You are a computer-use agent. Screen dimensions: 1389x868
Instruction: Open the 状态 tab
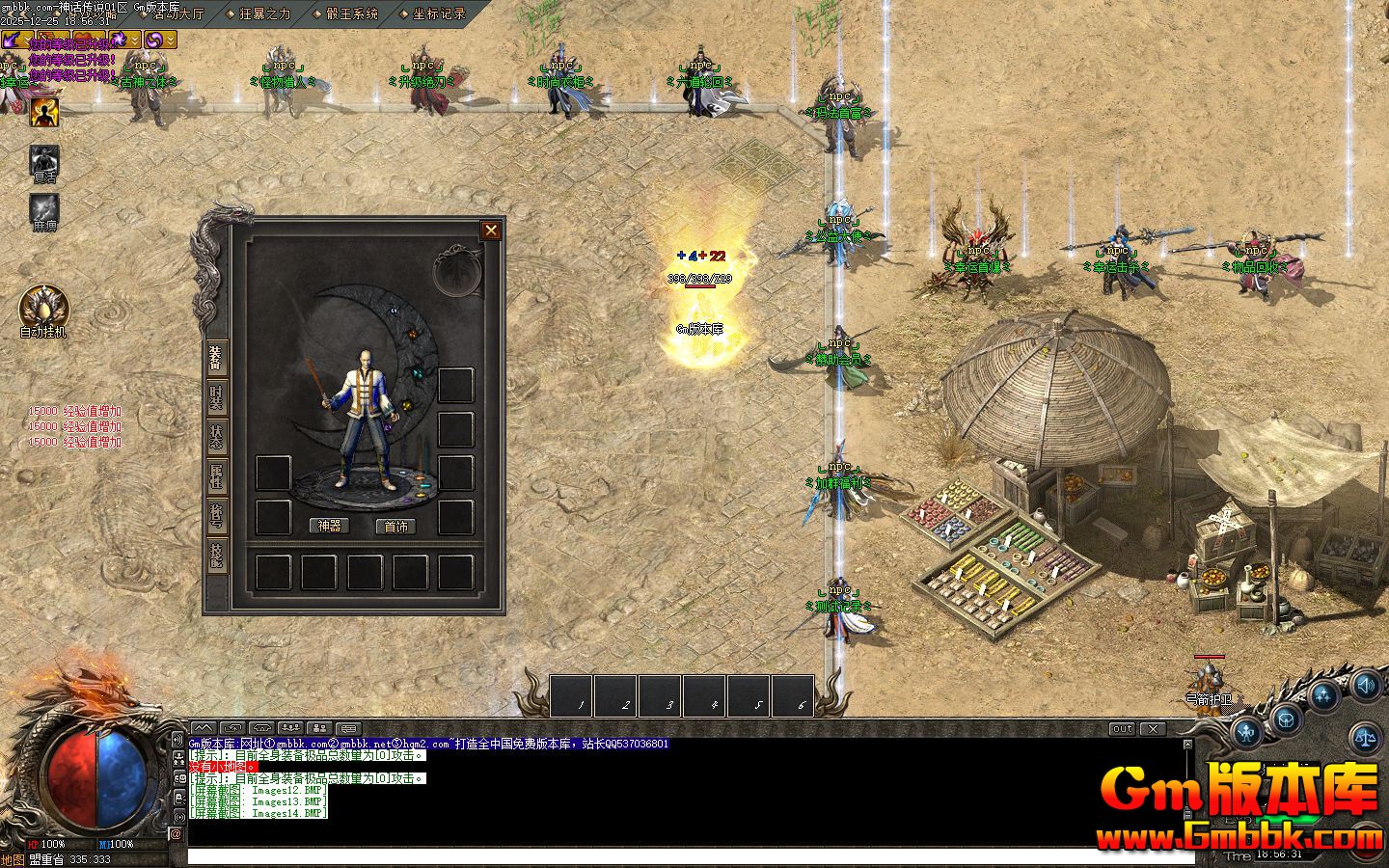pos(217,439)
